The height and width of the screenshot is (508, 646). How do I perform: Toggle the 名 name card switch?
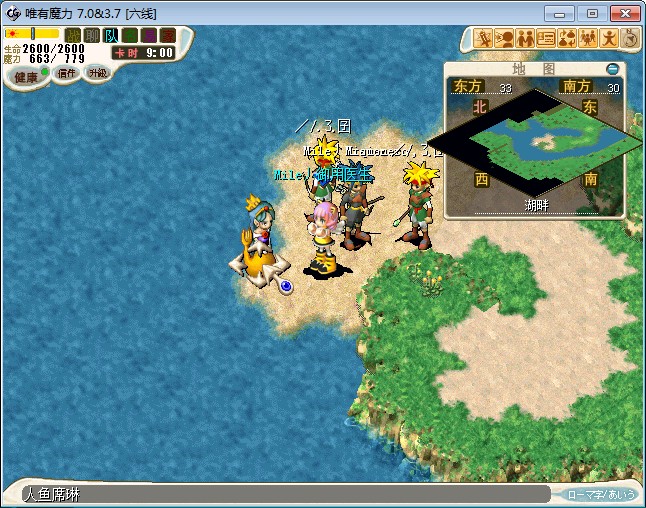(129, 35)
